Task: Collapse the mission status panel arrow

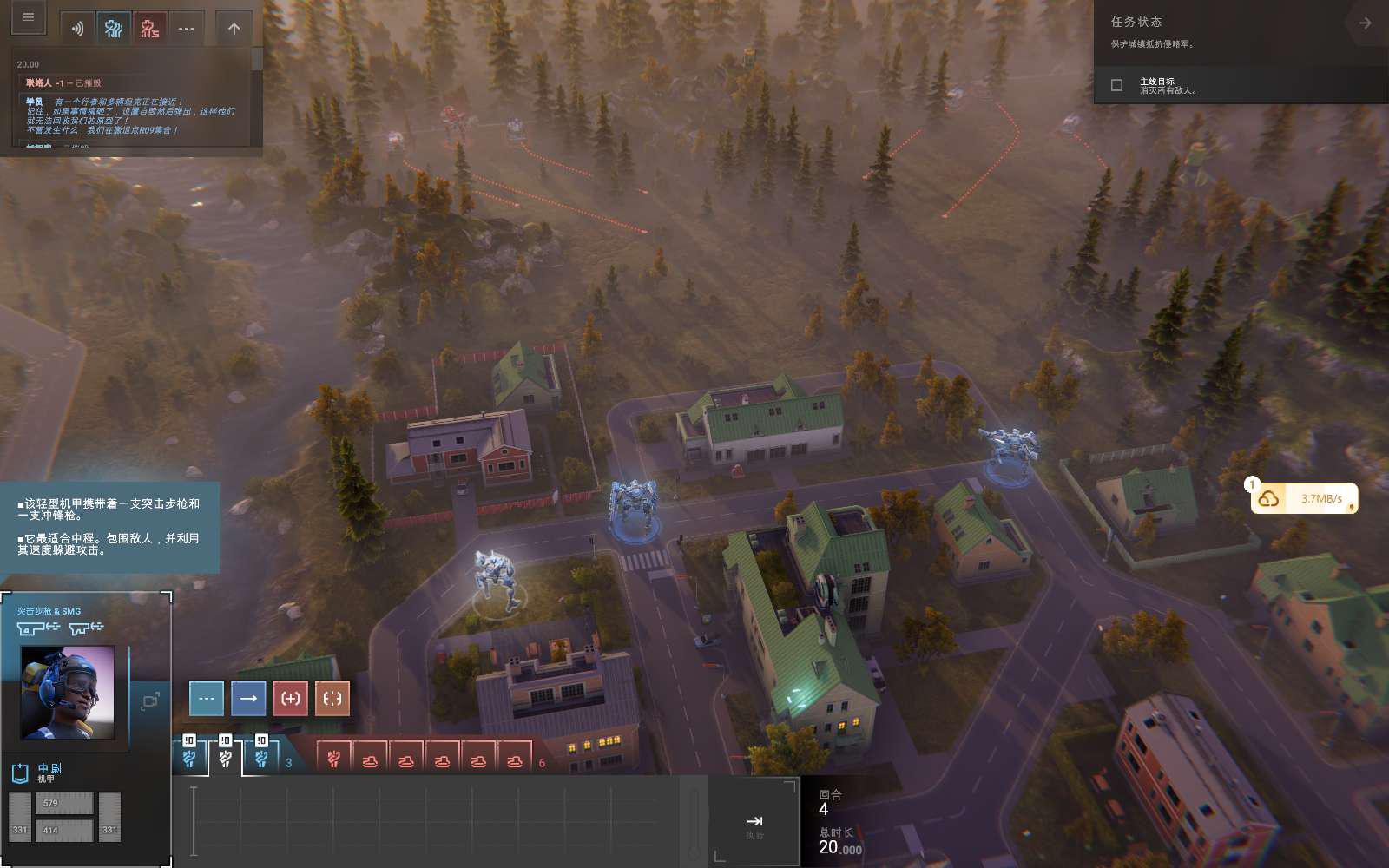Action: (x=1365, y=23)
